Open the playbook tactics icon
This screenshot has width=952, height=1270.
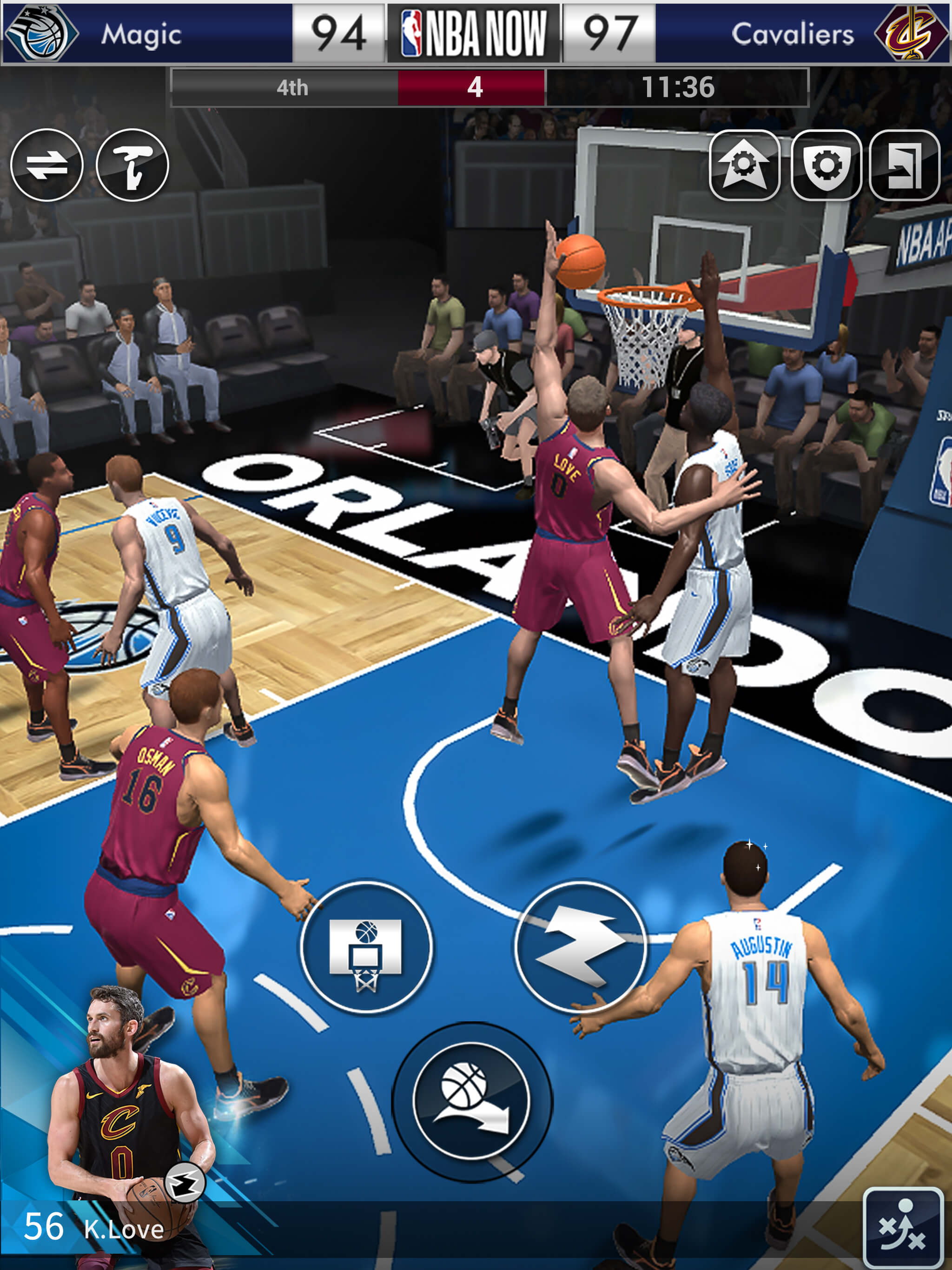click(x=903, y=1227)
